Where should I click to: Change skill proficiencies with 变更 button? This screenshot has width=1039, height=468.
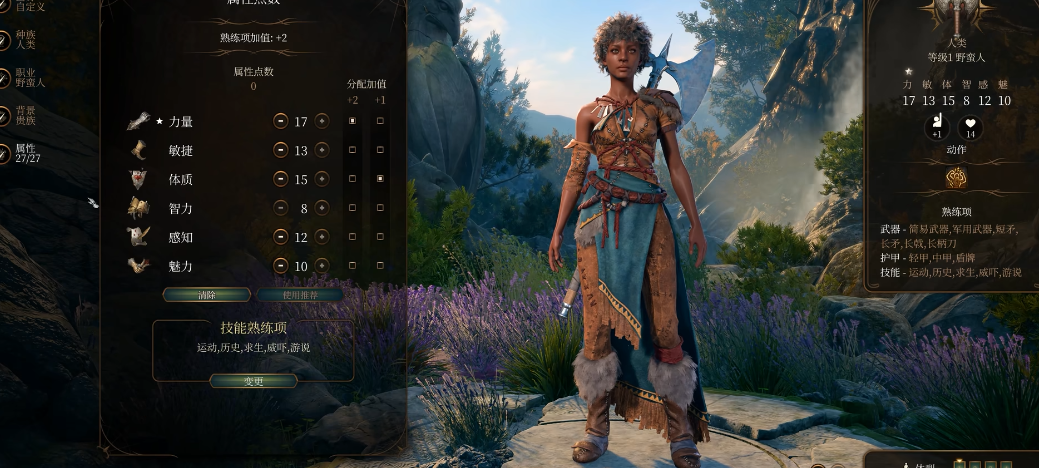[x=253, y=381]
